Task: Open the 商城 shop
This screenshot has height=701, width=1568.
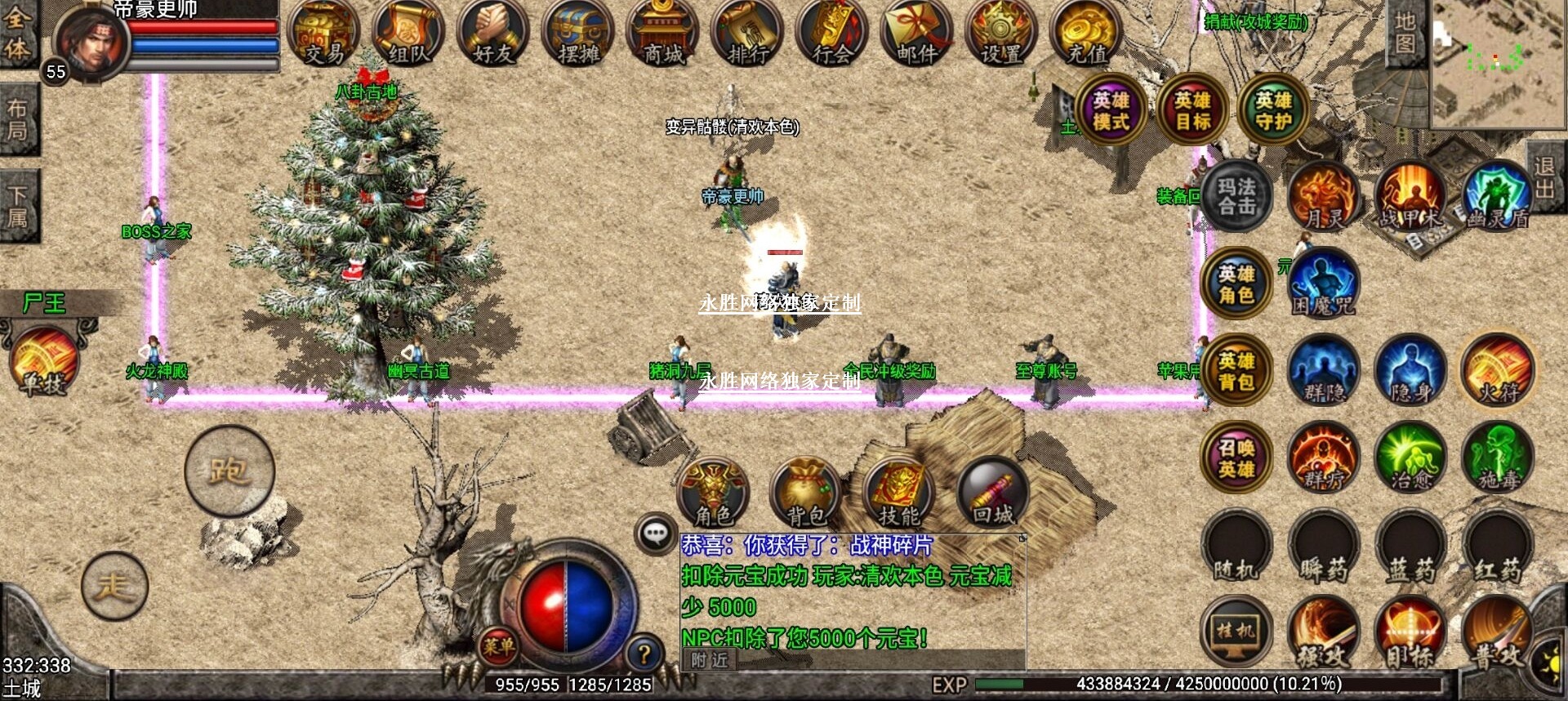Action: [663, 34]
